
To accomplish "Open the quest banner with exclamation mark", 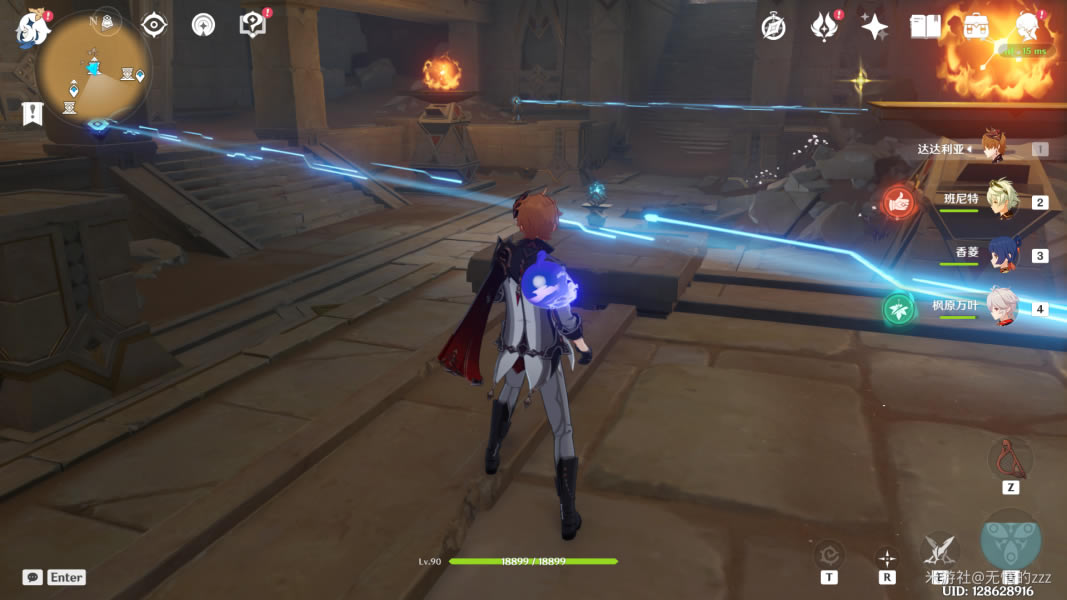I will [x=32, y=113].
